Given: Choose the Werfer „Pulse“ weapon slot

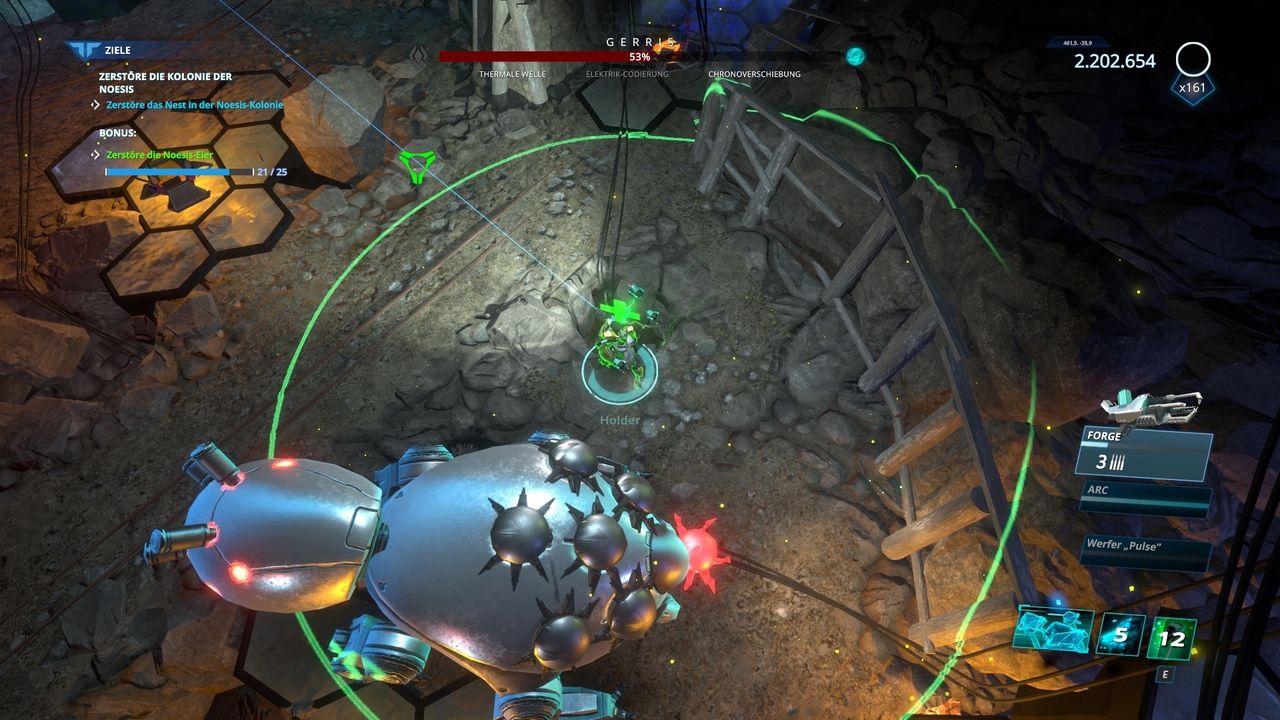Looking at the screenshot, I should 1145,551.
